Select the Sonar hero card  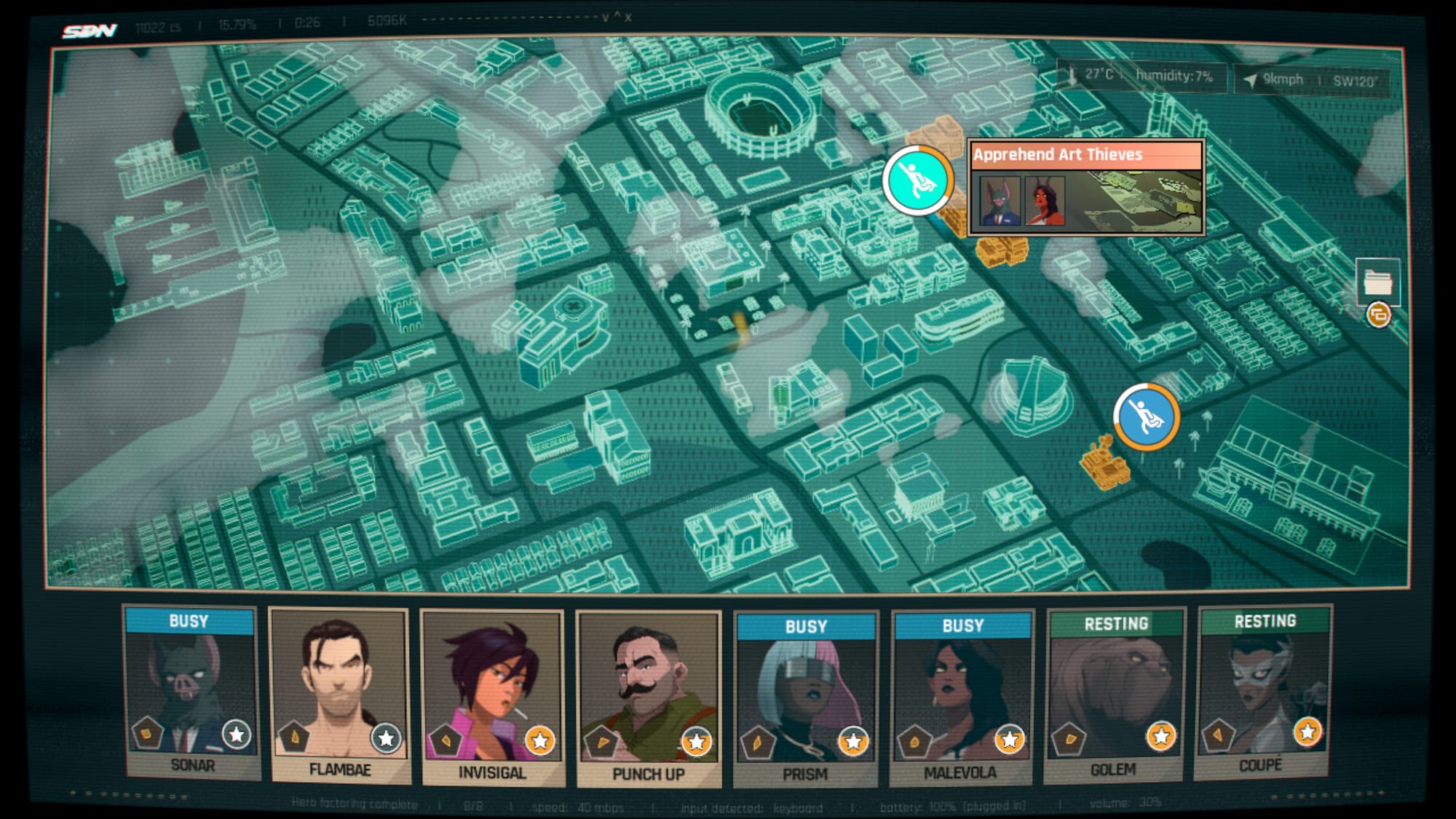pyautogui.click(x=191, y=693)
